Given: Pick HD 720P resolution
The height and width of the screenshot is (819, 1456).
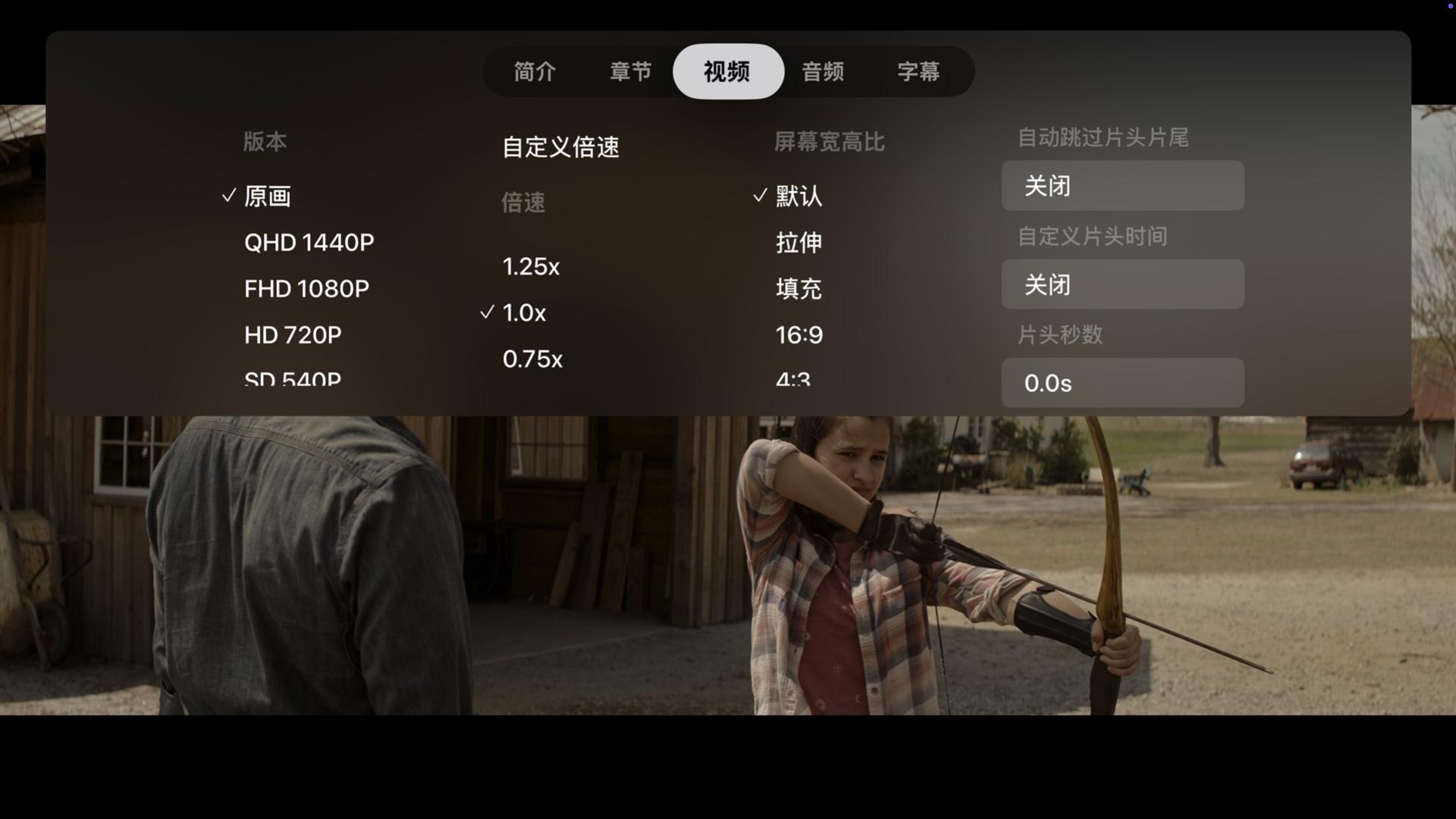Looking at the screenshot, I should (x=293, y=335).
